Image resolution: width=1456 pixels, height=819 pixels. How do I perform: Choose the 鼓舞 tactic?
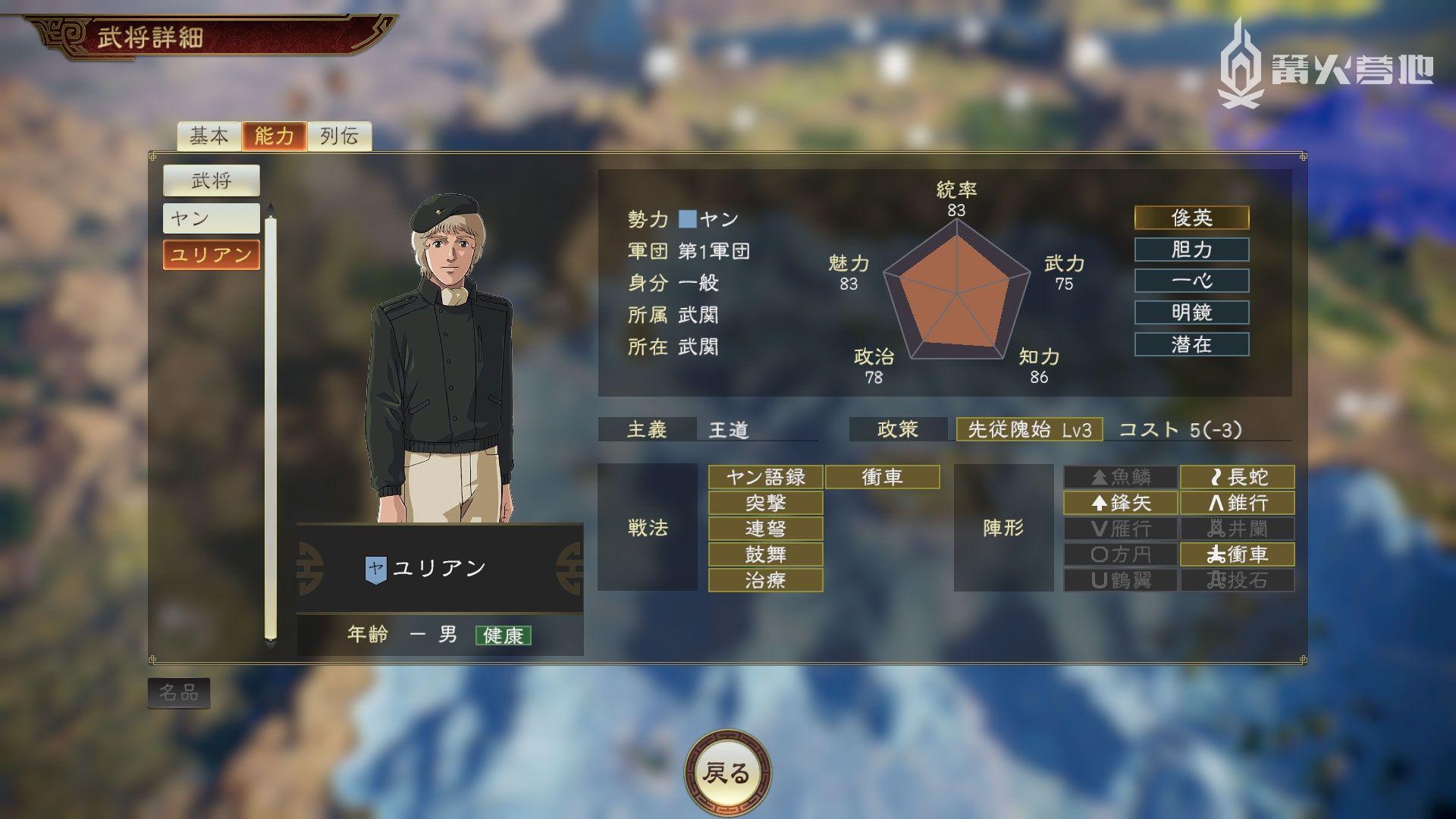765,554
